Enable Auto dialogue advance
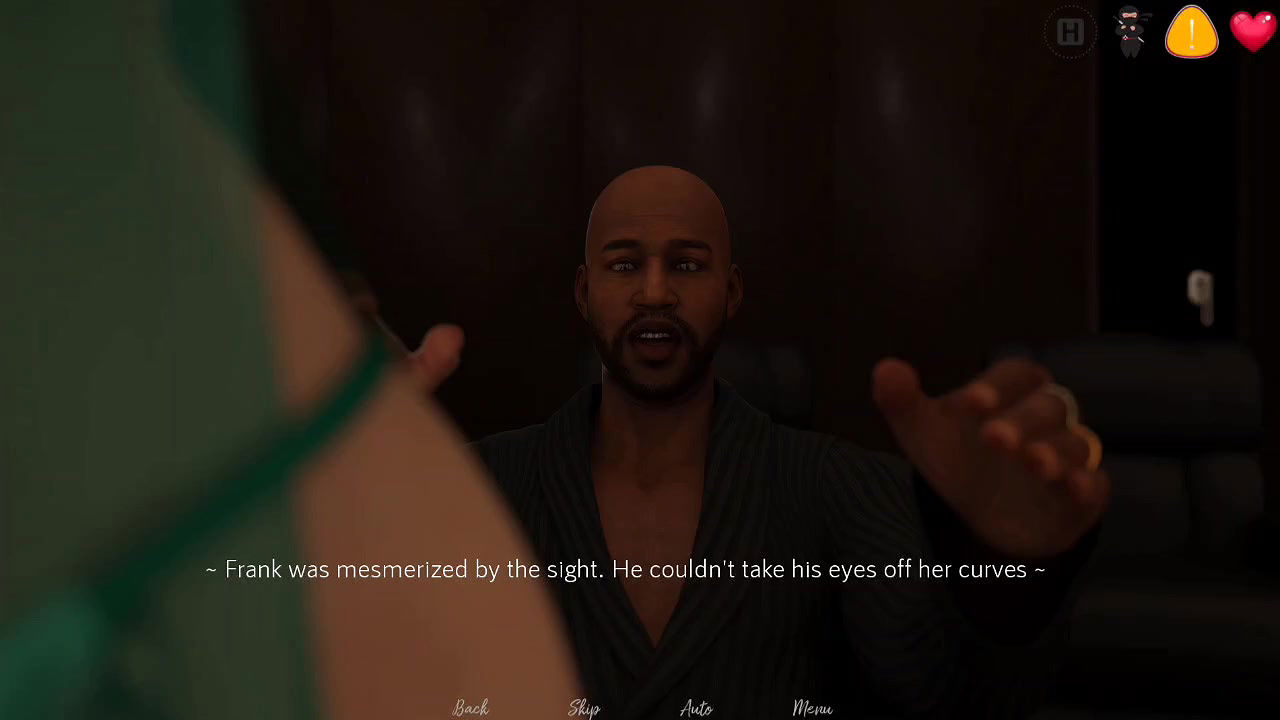Image resolution: width=1280 pixels, height=720 pixels. click(696, 708)
